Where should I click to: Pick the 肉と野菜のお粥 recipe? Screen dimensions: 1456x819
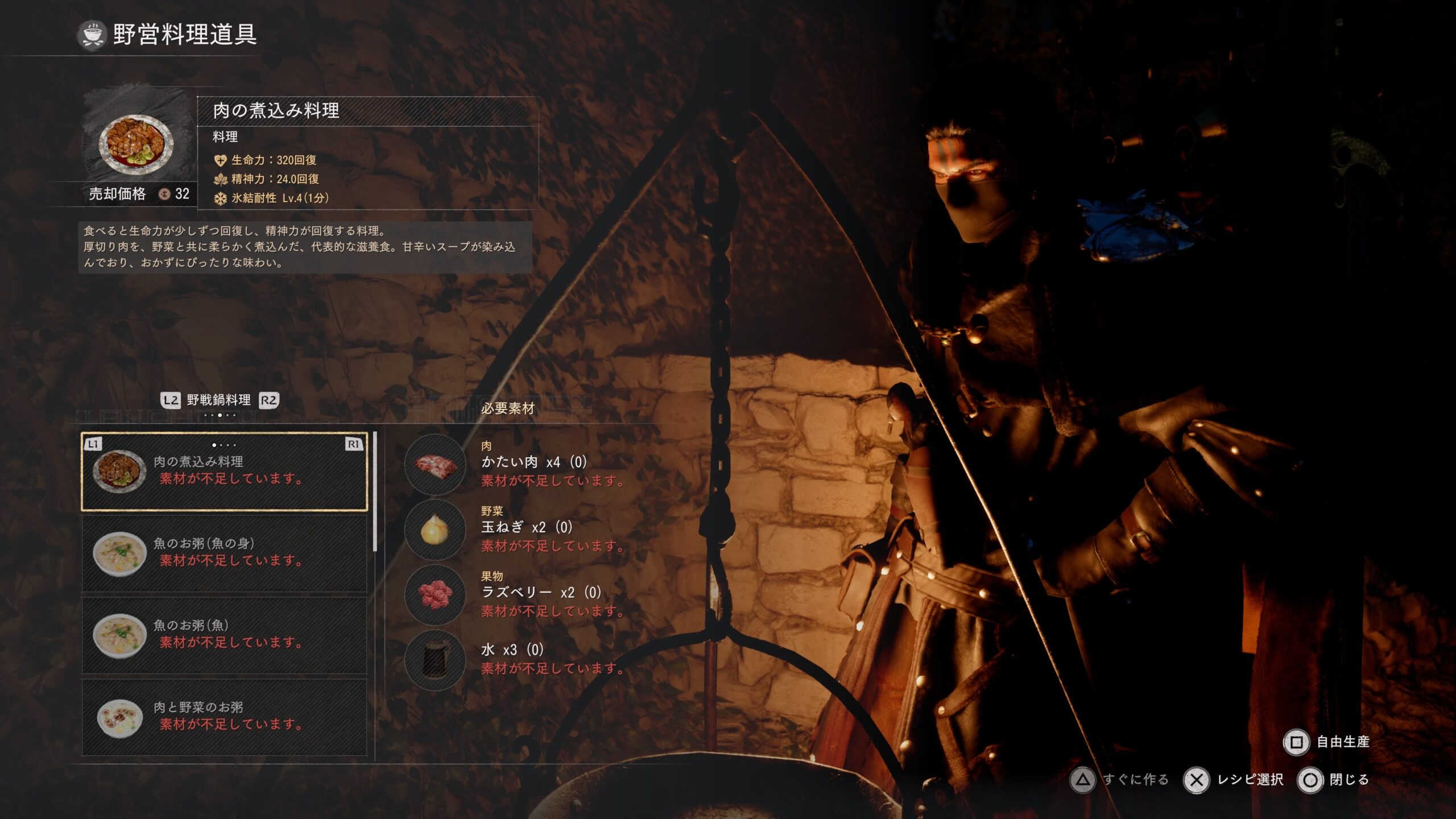click(x=224, y=717)
